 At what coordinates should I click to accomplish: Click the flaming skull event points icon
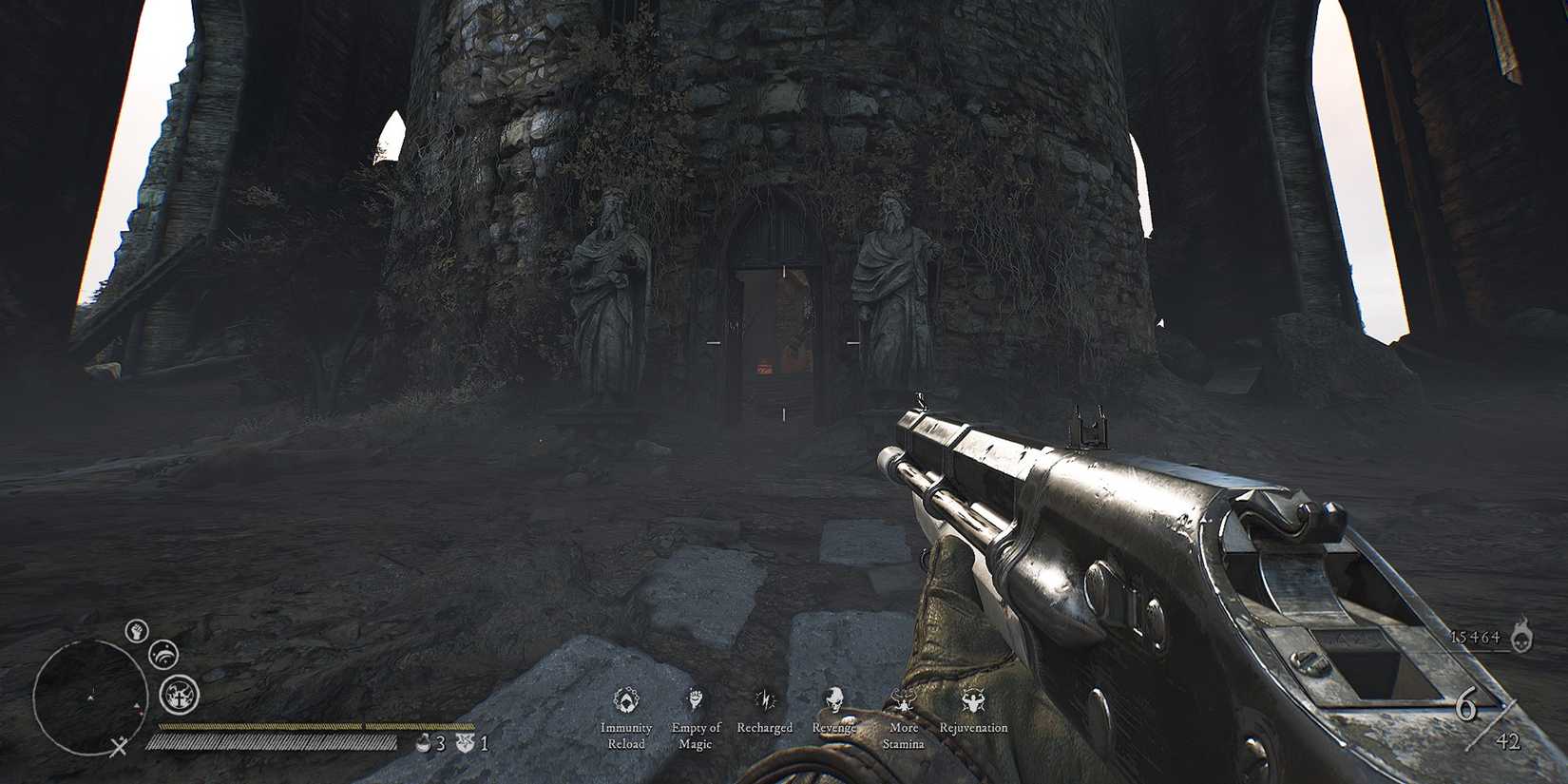click(1521, 636)
